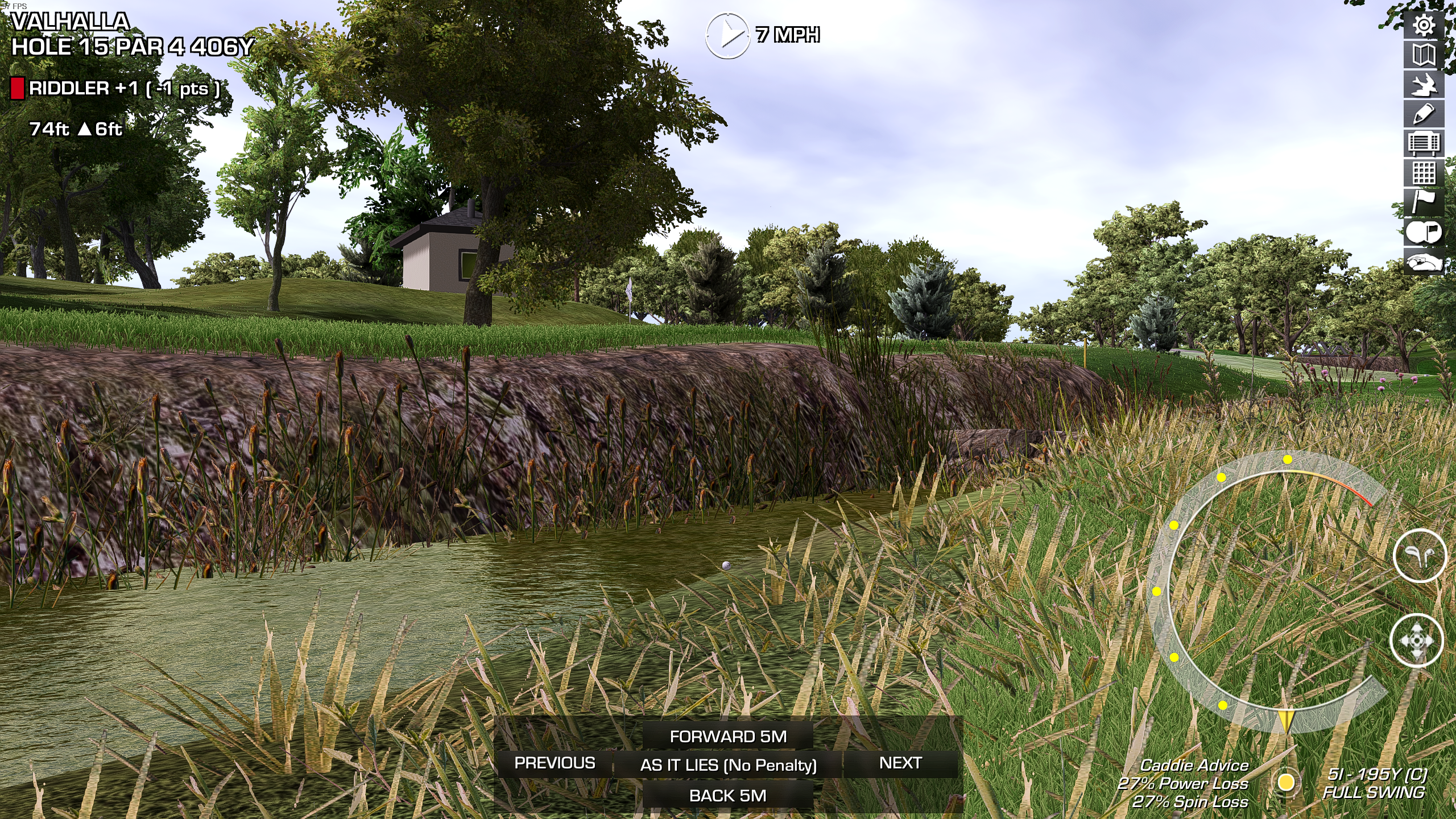
Task: Click the yellow ball spin indicator
Action: [1286, 782]
